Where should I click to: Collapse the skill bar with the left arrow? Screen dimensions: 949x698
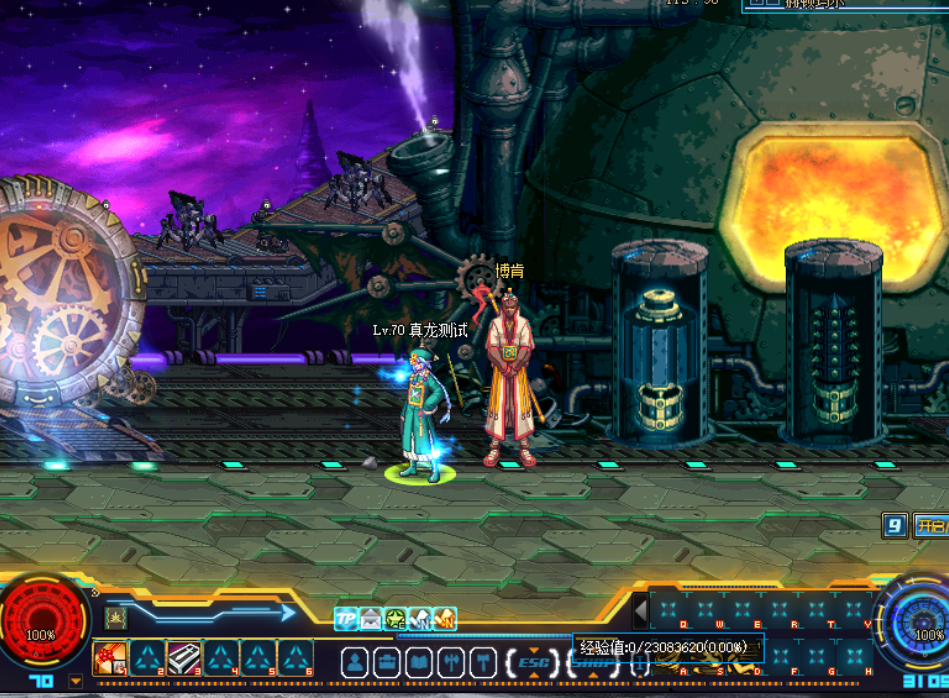click(641, 610)
